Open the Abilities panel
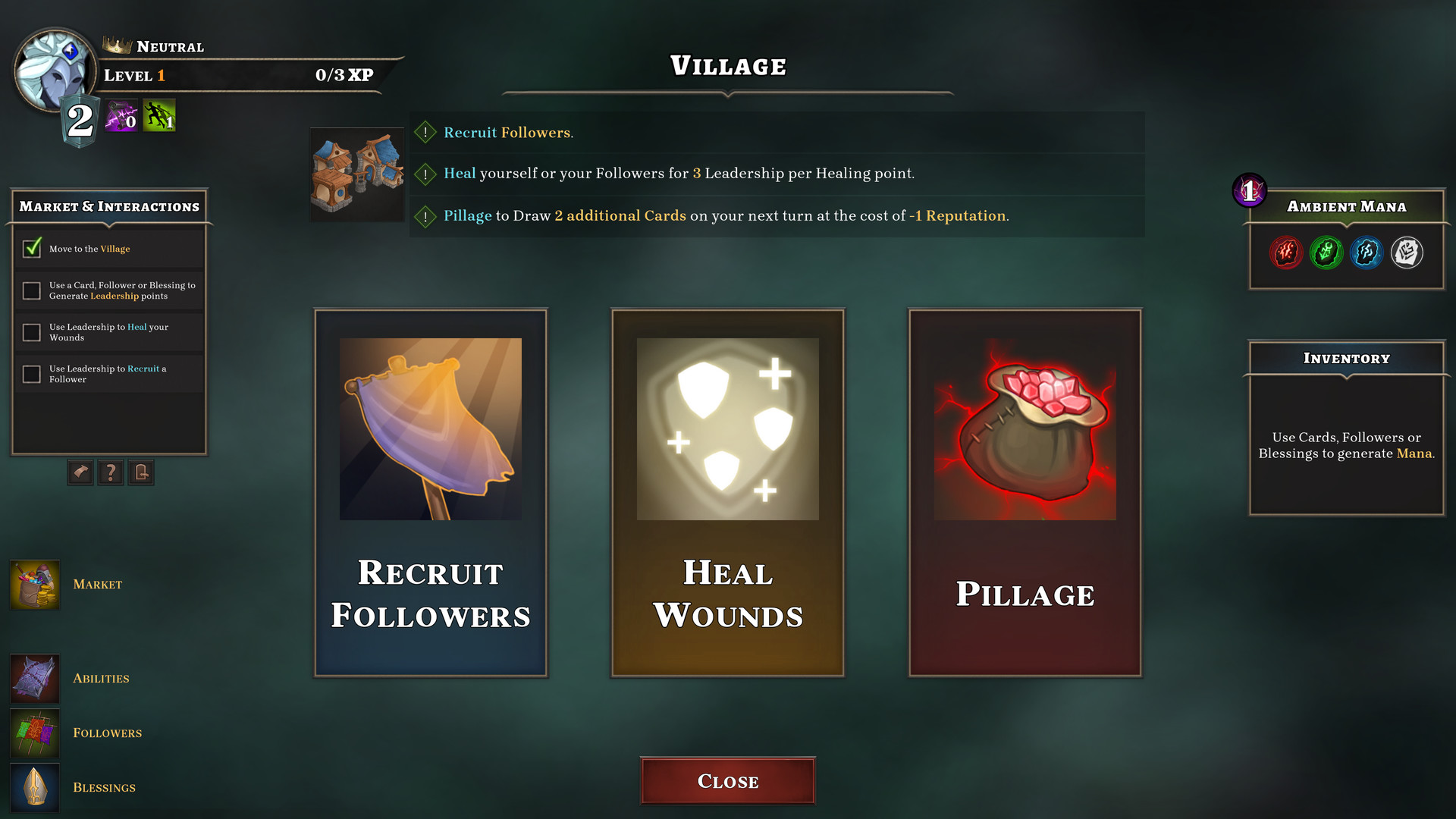The width and height of the screenshot is (1456, 819). click(34, 678)
